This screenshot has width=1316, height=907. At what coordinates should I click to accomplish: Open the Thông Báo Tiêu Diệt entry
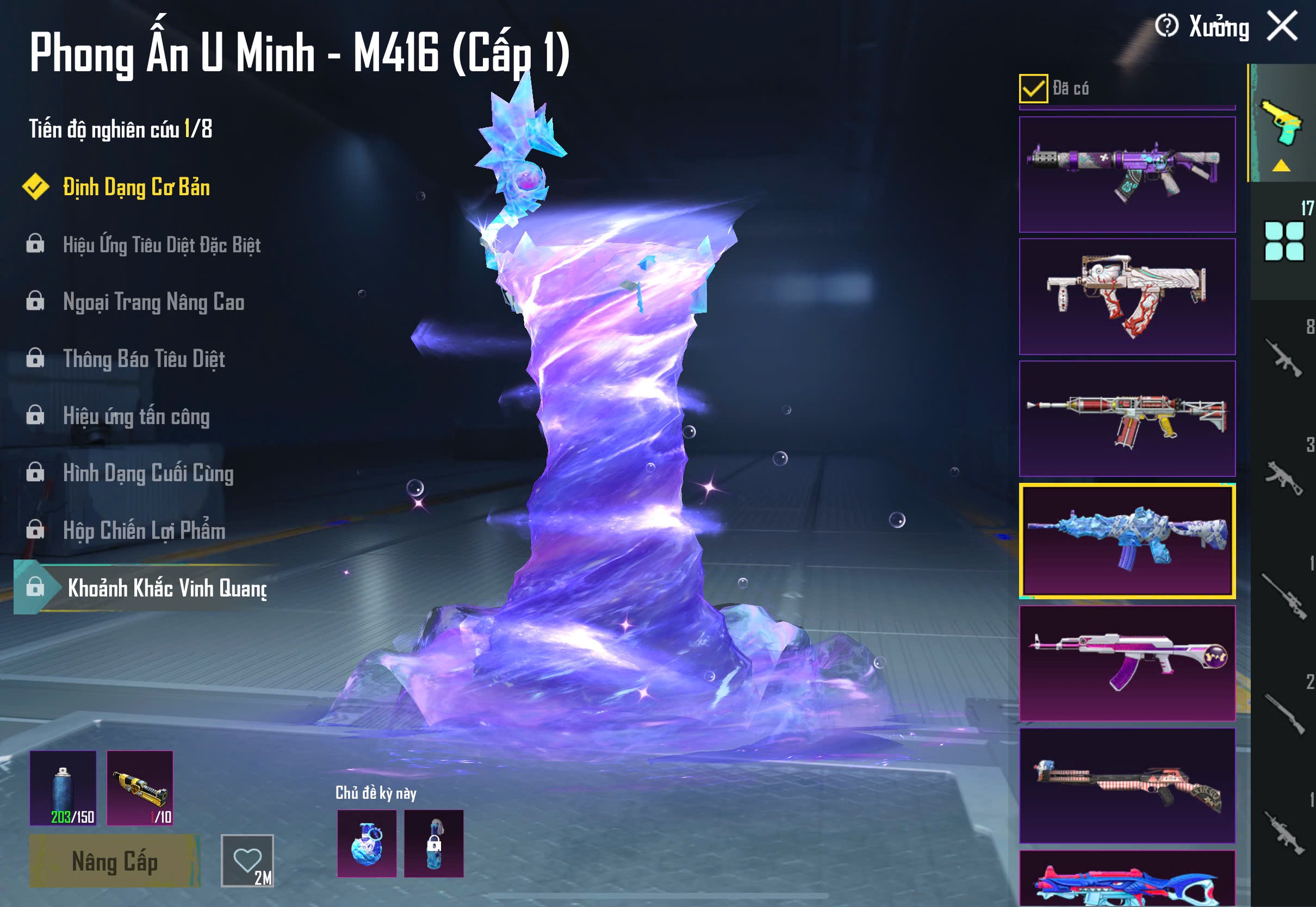tap(144, 359)
